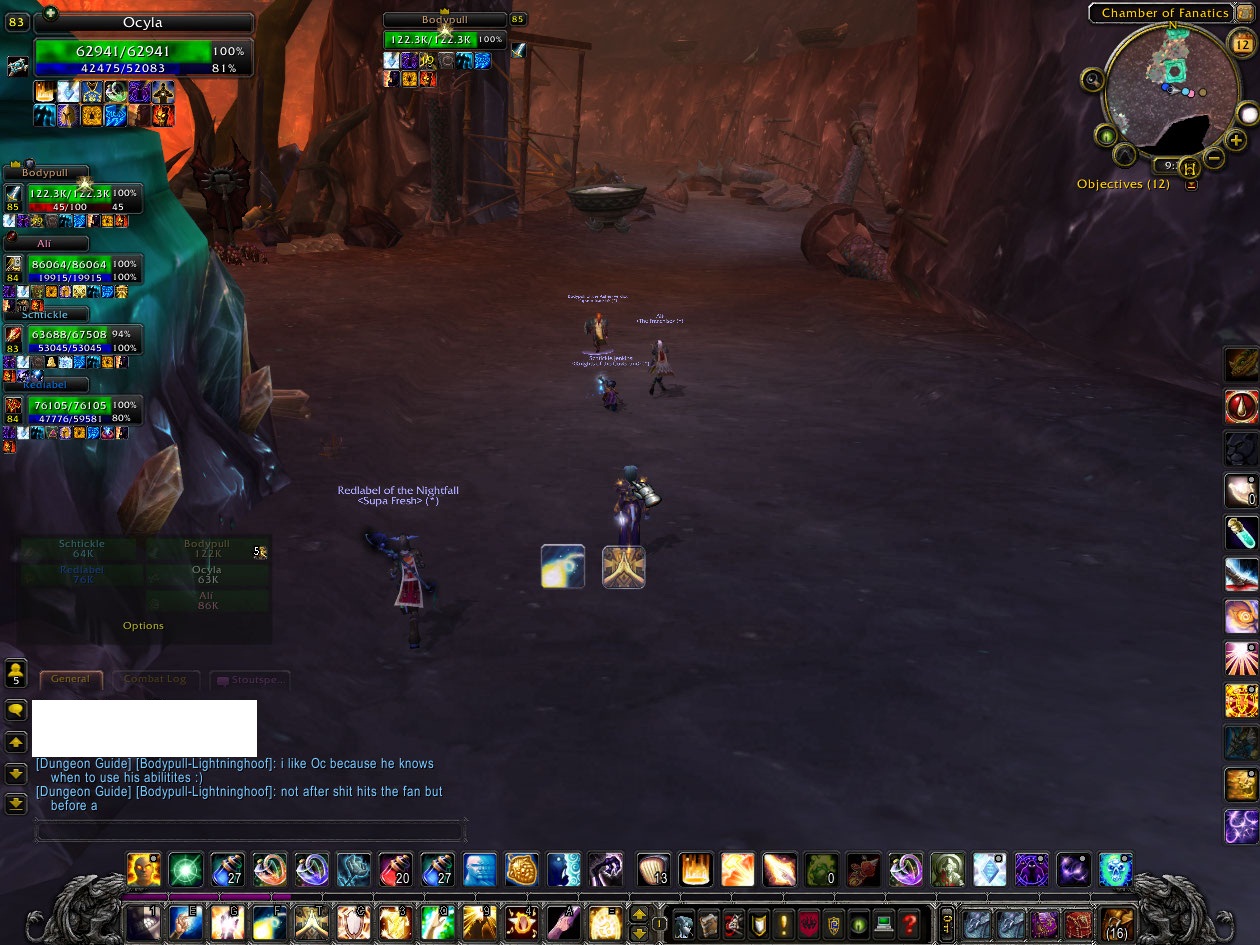
Task: Open Options on the raid frame panel
Action: coord(143,626)
